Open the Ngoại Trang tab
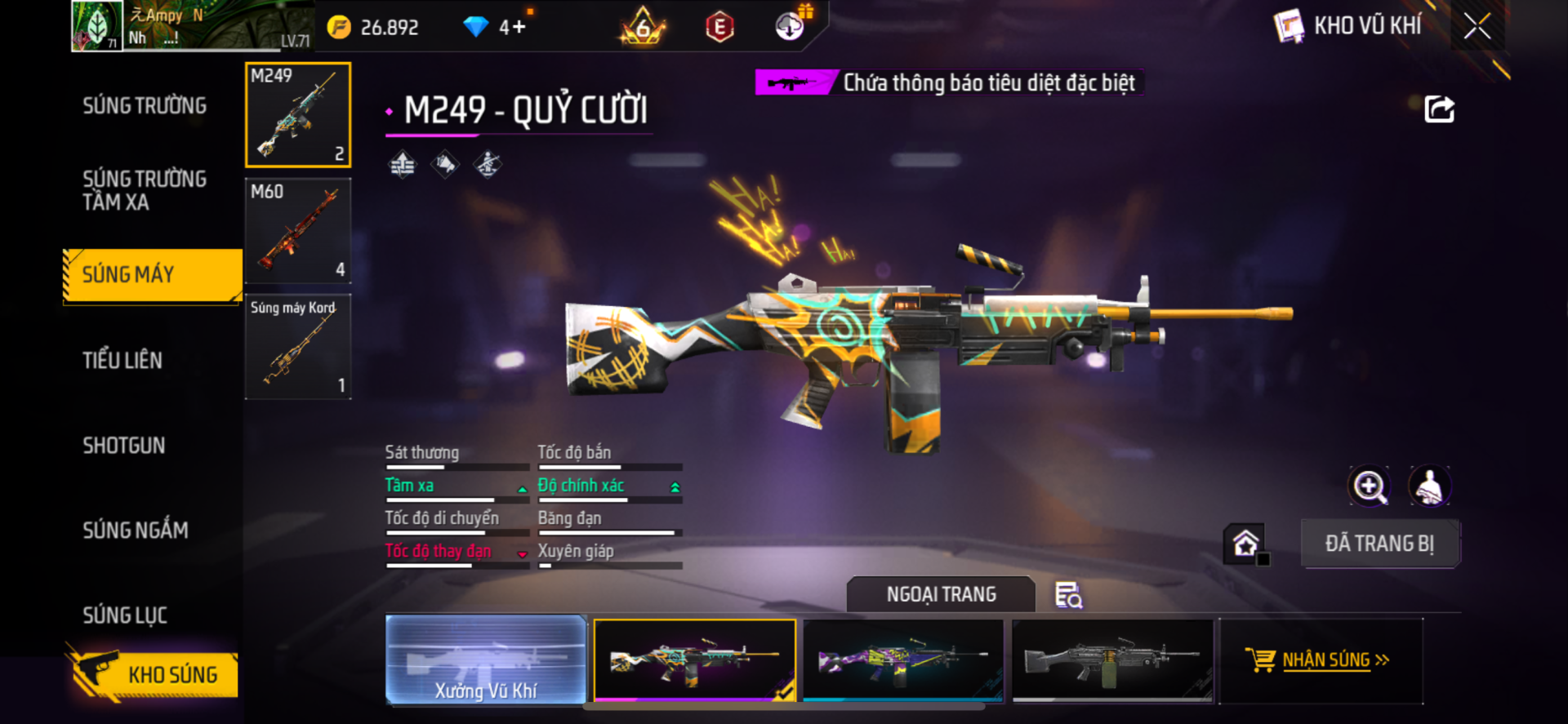The image size is (1568, 724). 941,594
